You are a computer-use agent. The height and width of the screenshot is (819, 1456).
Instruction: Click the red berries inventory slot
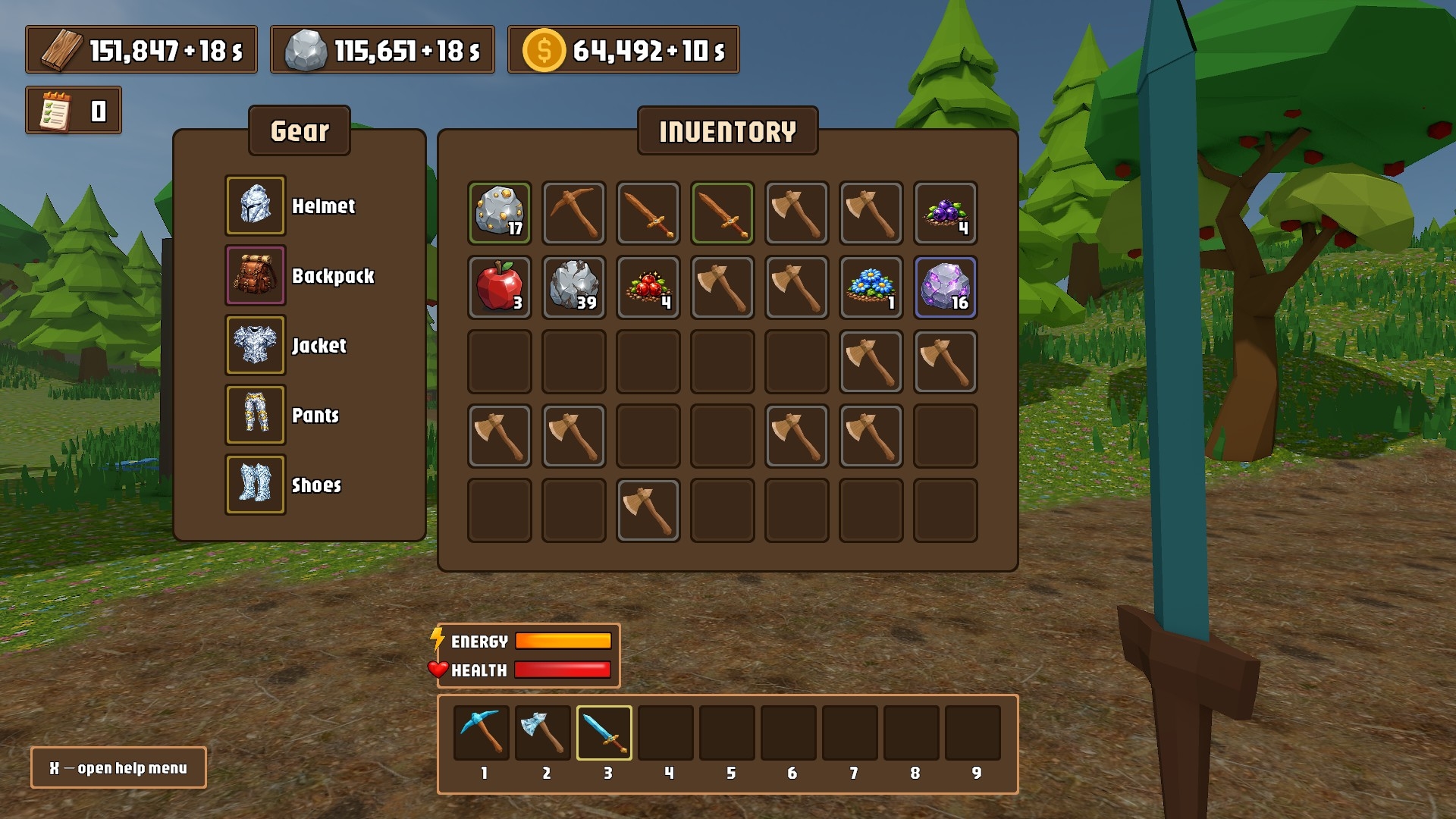[x=648, y=287]
